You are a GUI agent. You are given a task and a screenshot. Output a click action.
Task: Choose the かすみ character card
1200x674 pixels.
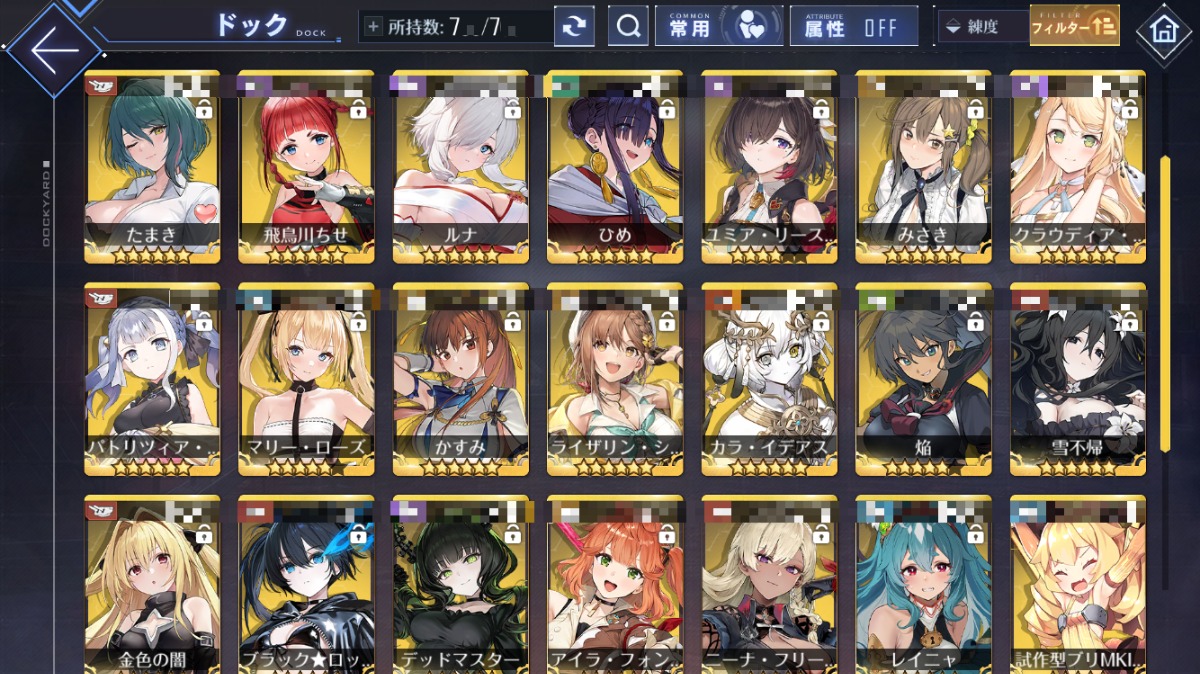[446, 378]
